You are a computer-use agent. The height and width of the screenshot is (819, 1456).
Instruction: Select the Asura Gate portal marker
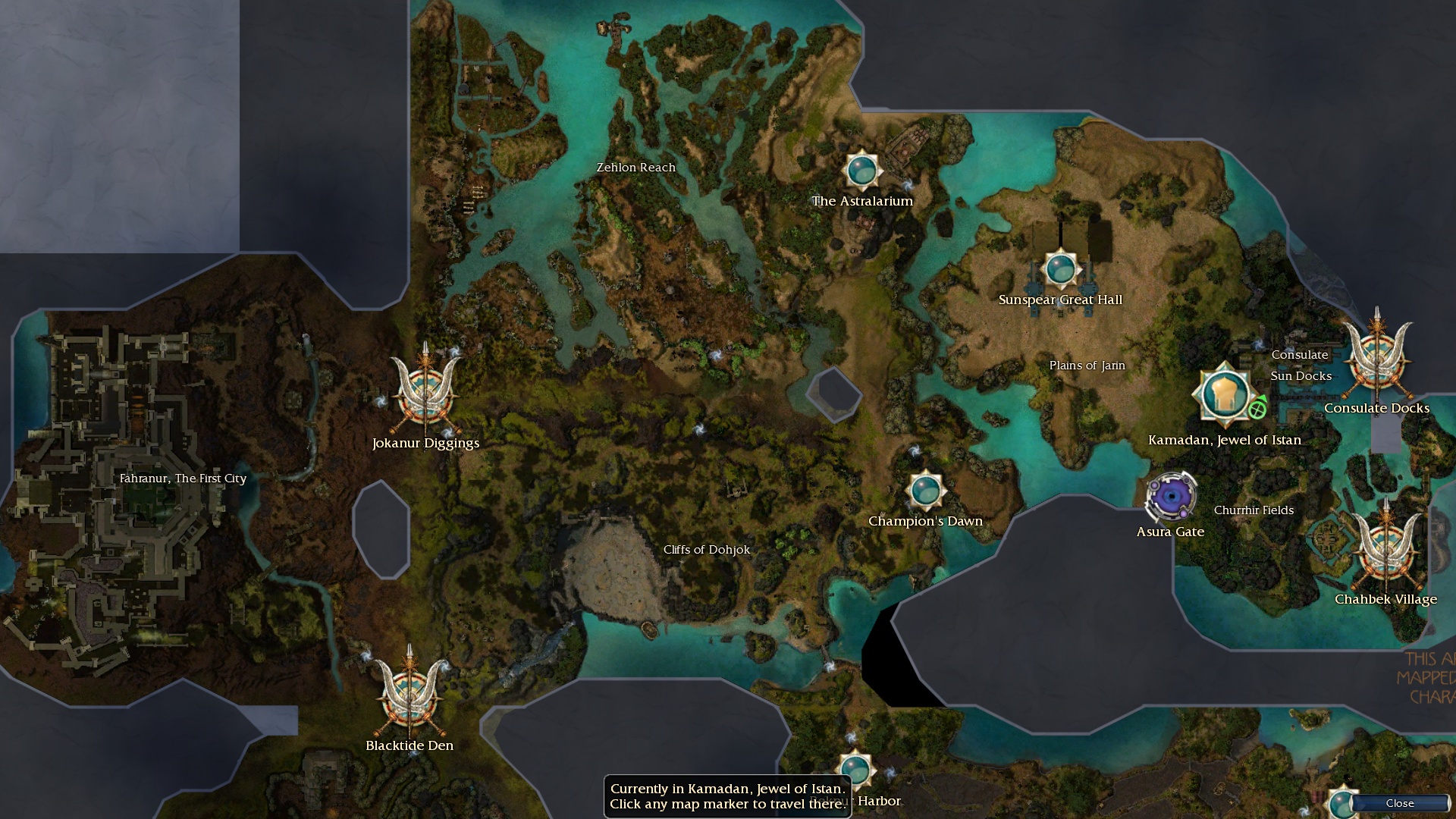(1171, 497)
